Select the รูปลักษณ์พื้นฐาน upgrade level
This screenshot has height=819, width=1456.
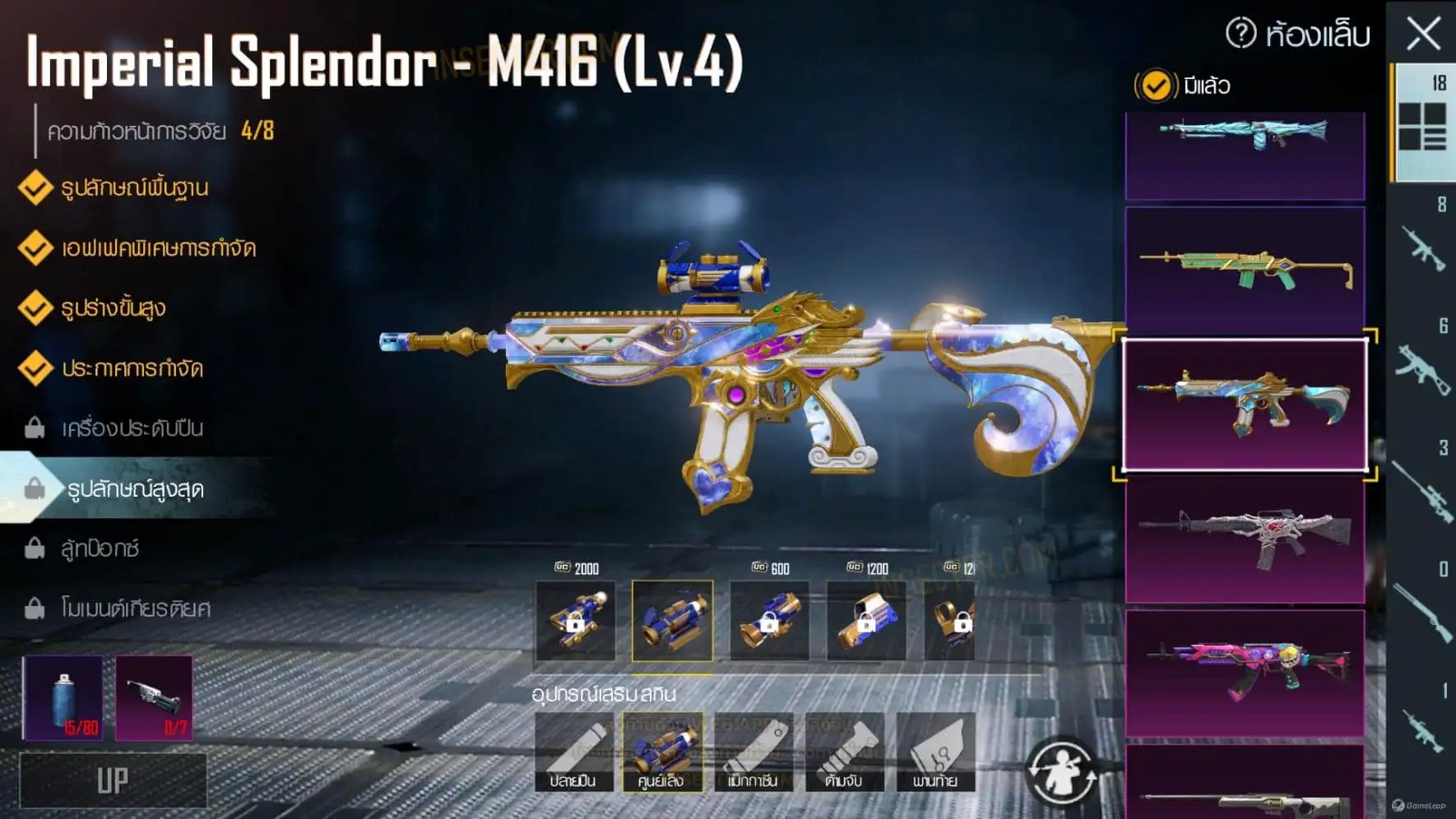(134, 188)
